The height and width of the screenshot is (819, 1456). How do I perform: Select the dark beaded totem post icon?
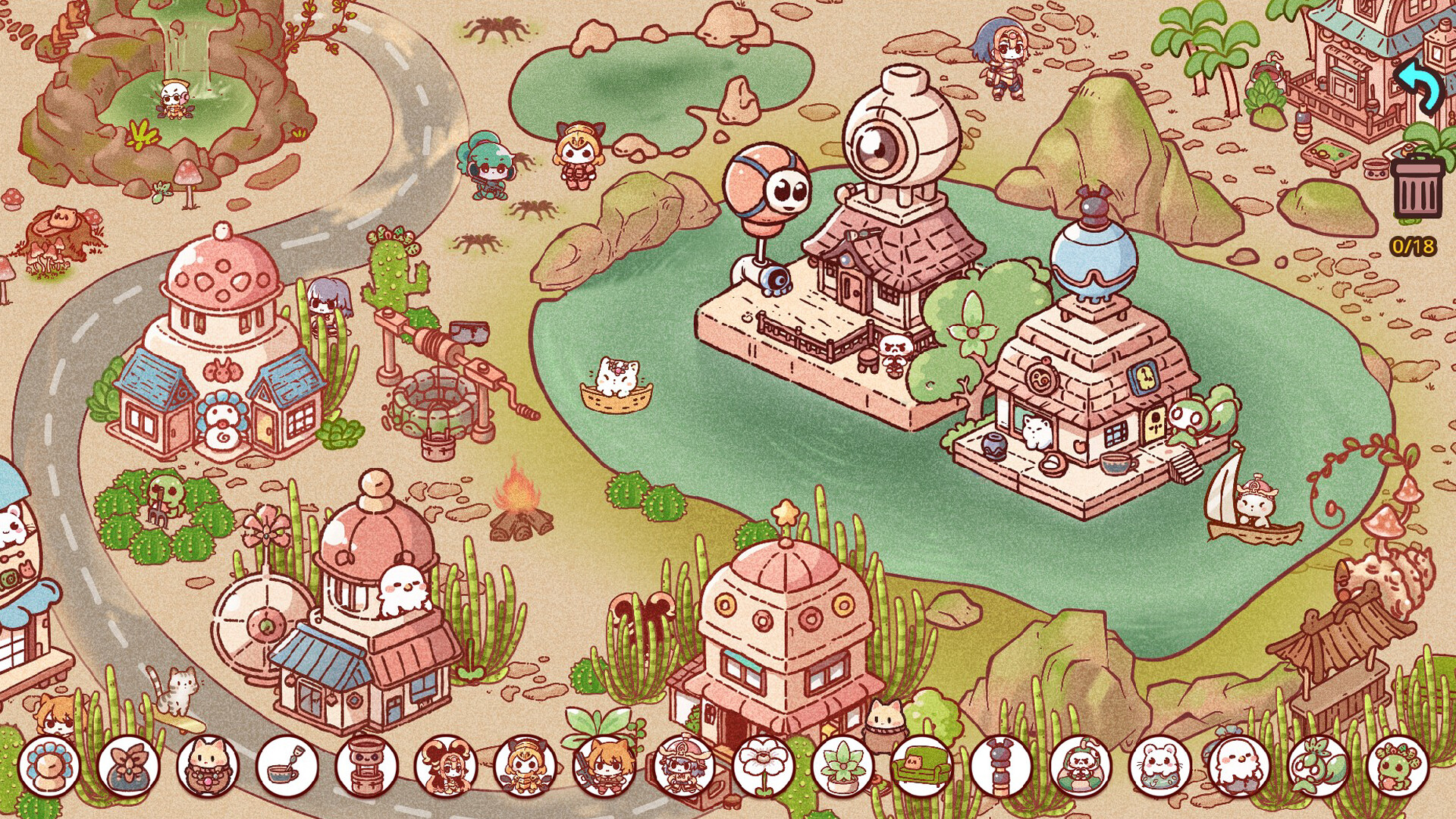tap(1001, 766)
